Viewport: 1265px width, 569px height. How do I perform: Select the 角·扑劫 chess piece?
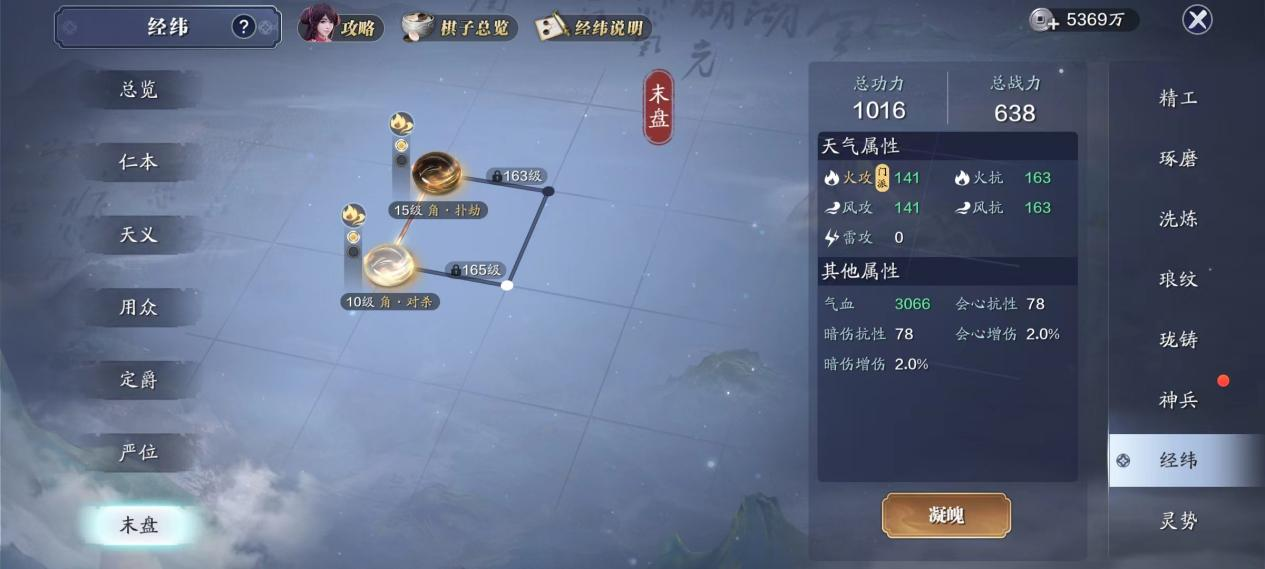437,174
